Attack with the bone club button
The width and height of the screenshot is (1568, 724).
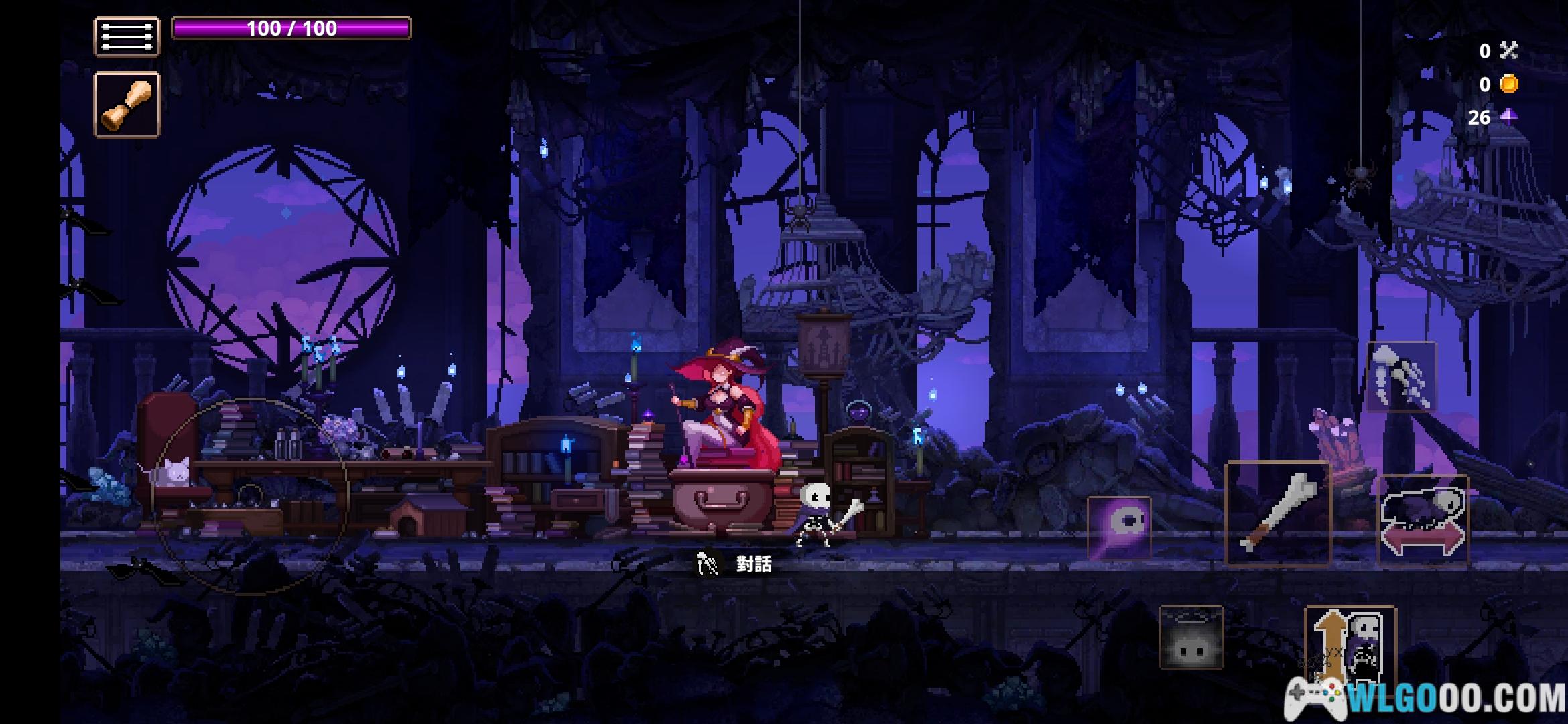(x=1277, y=514)
